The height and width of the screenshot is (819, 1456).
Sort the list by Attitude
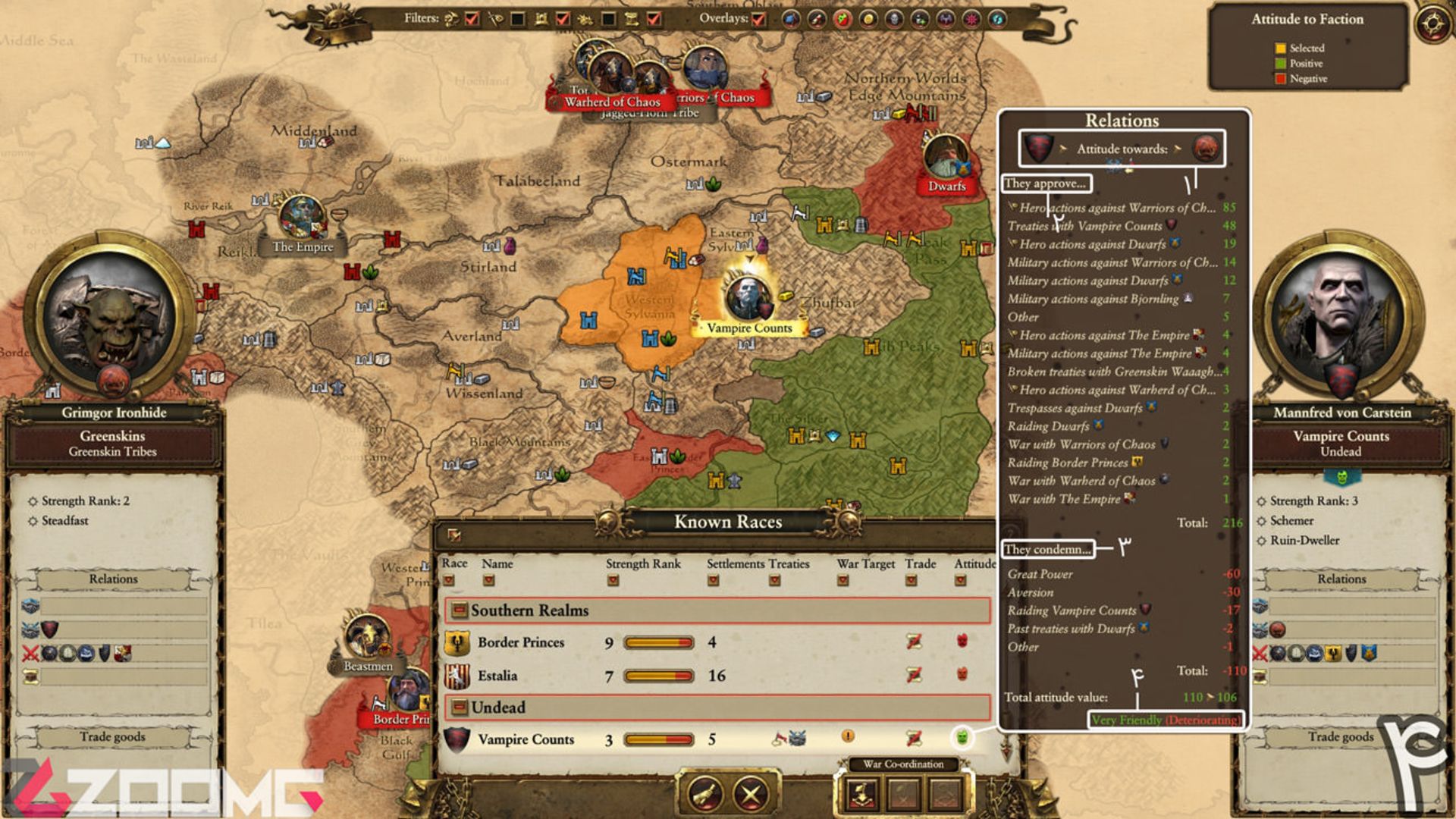960,581
